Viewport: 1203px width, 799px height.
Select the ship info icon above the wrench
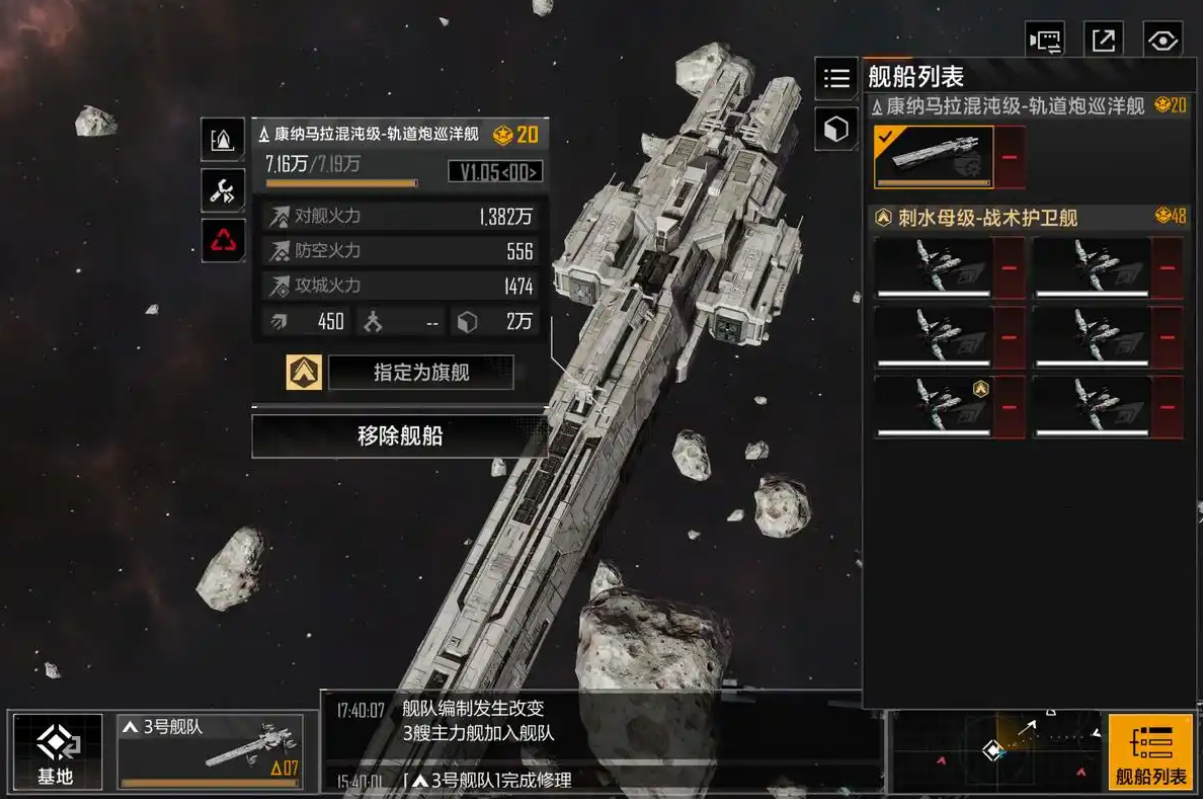click(x=223, y=140)
